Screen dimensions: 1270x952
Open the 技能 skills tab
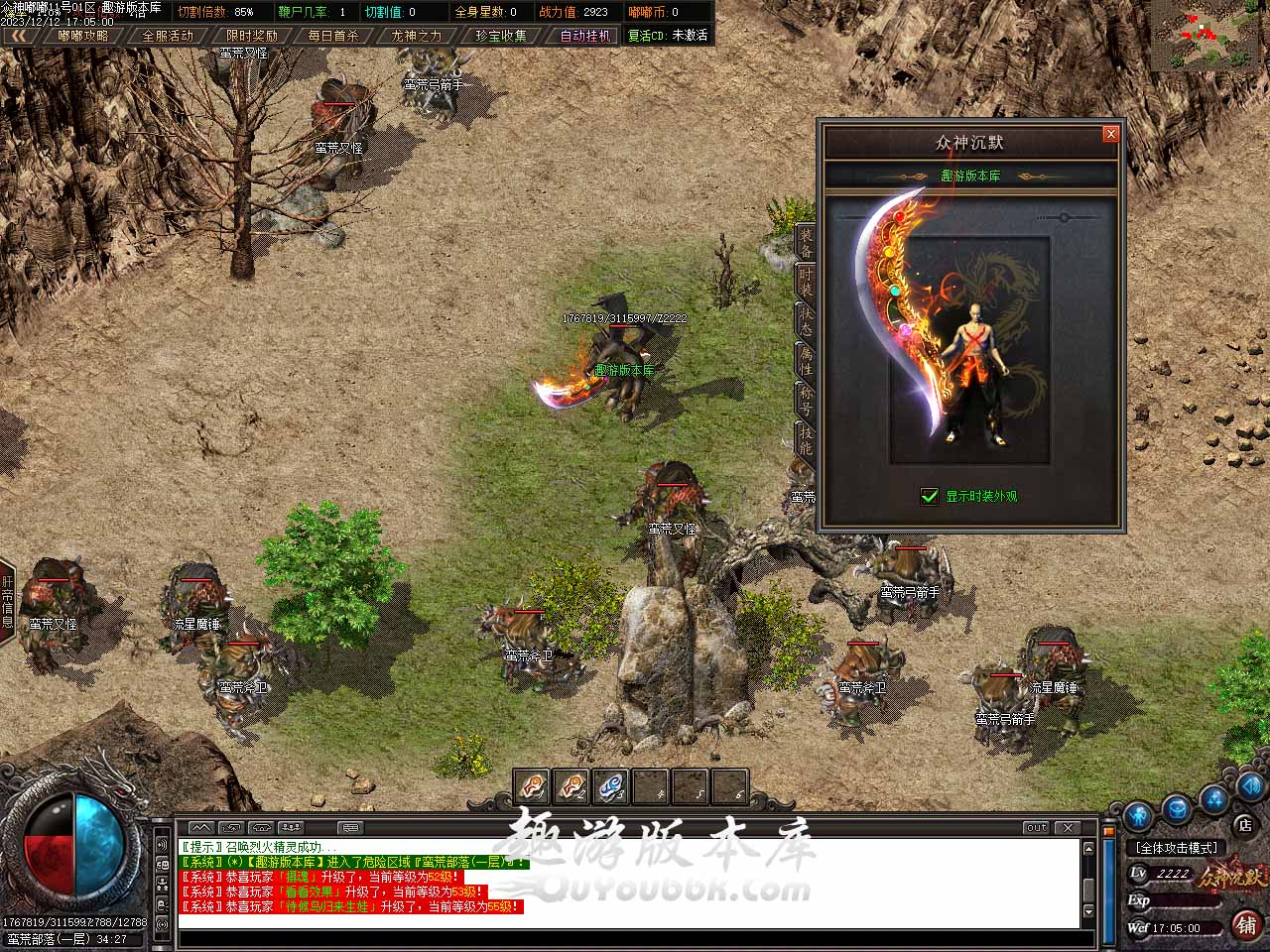[806, 438]
